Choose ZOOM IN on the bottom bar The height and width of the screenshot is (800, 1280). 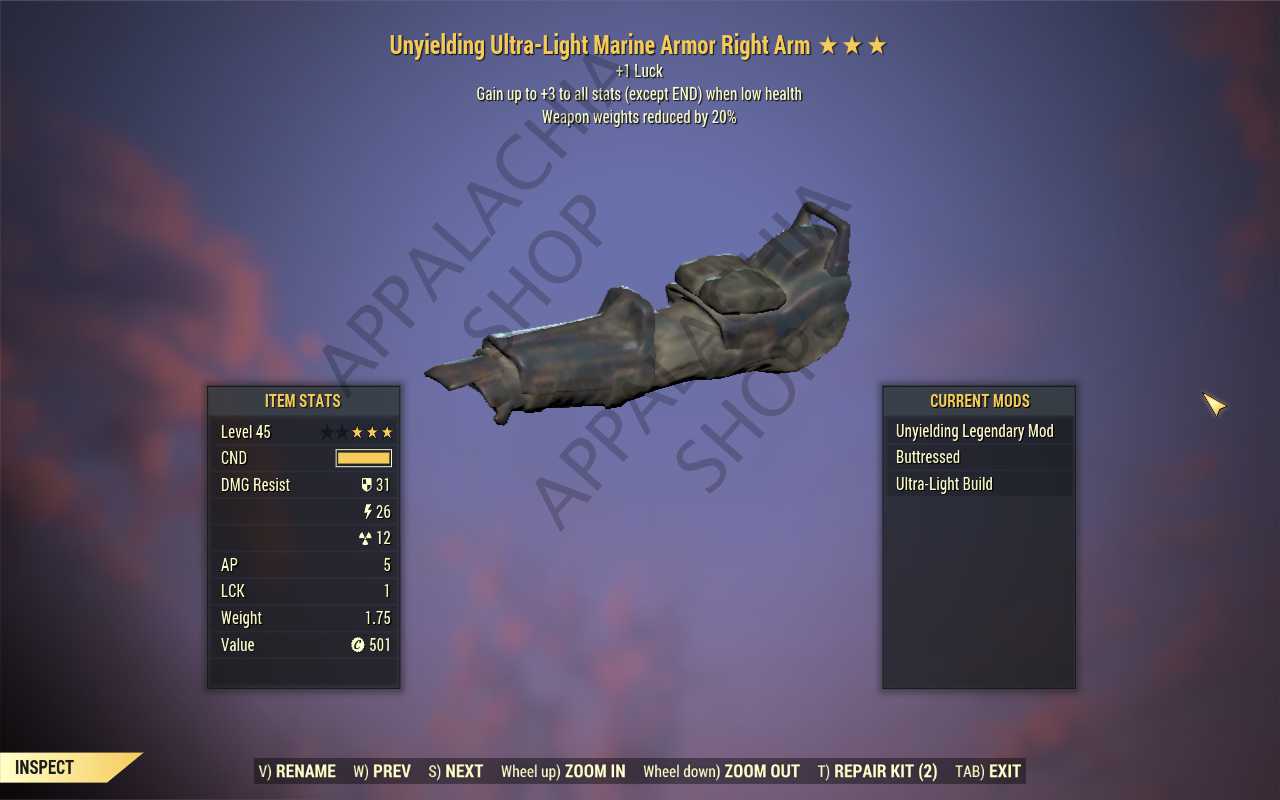coord(563,771)
